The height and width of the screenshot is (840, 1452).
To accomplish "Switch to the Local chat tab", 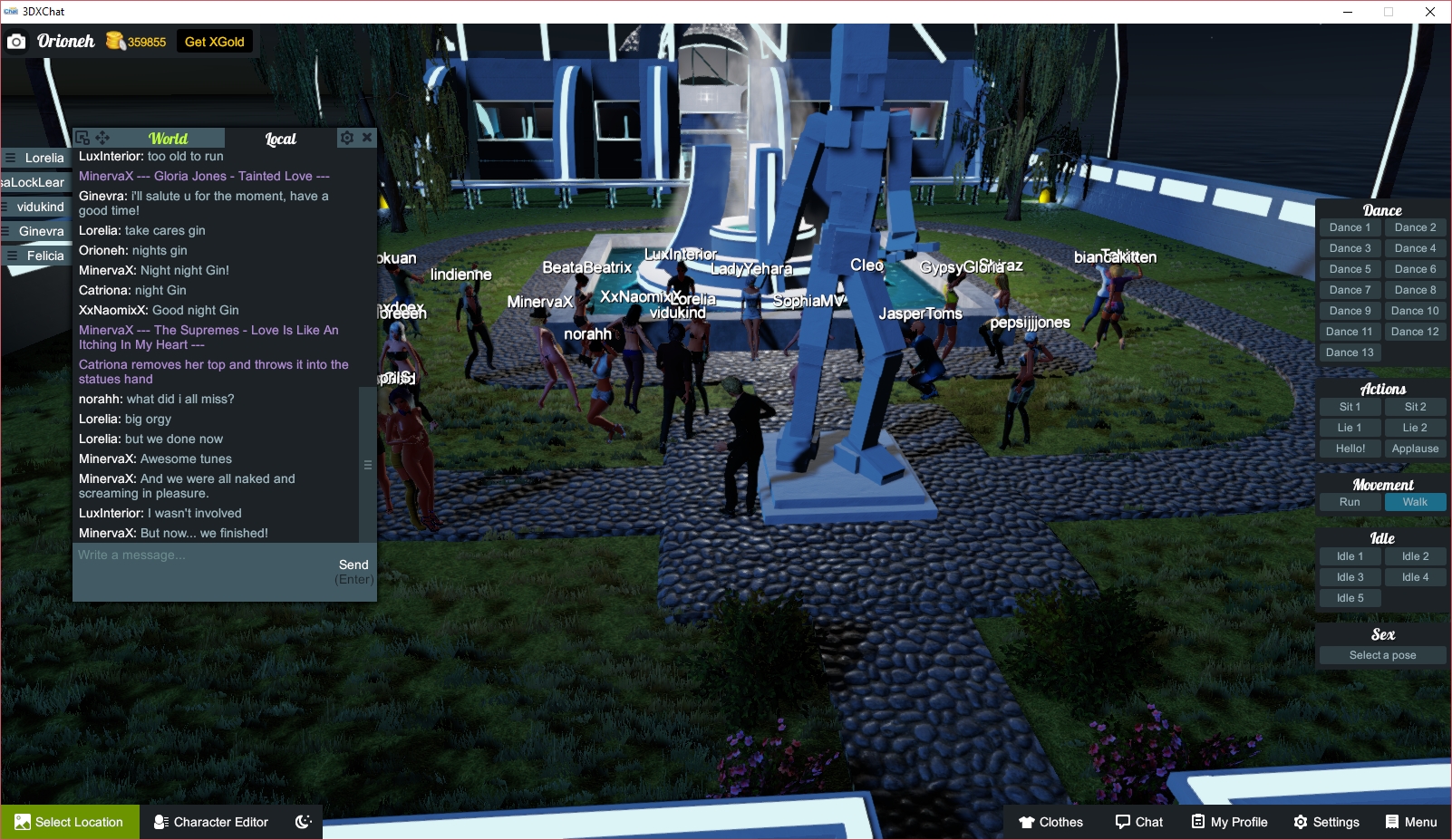I will click(279, 138).
